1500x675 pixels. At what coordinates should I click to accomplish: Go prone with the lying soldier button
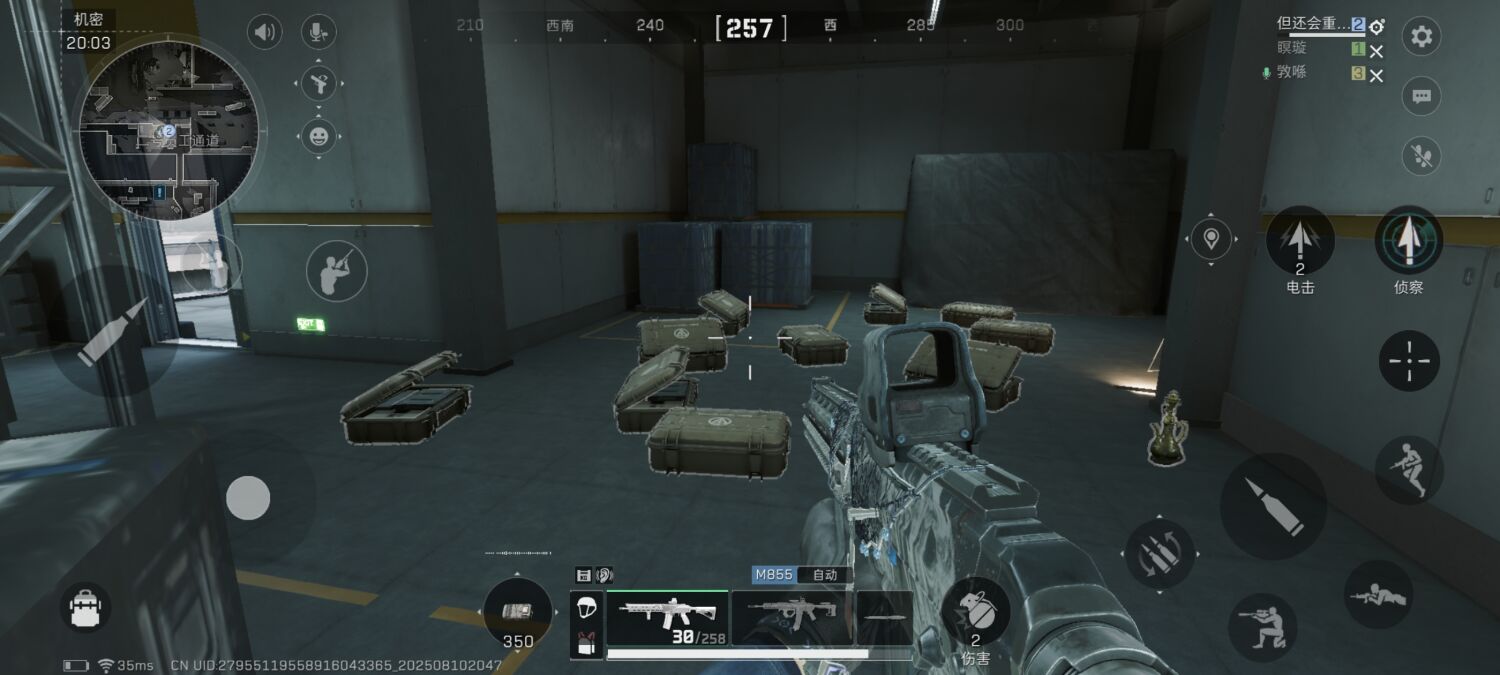[1379, 595]
